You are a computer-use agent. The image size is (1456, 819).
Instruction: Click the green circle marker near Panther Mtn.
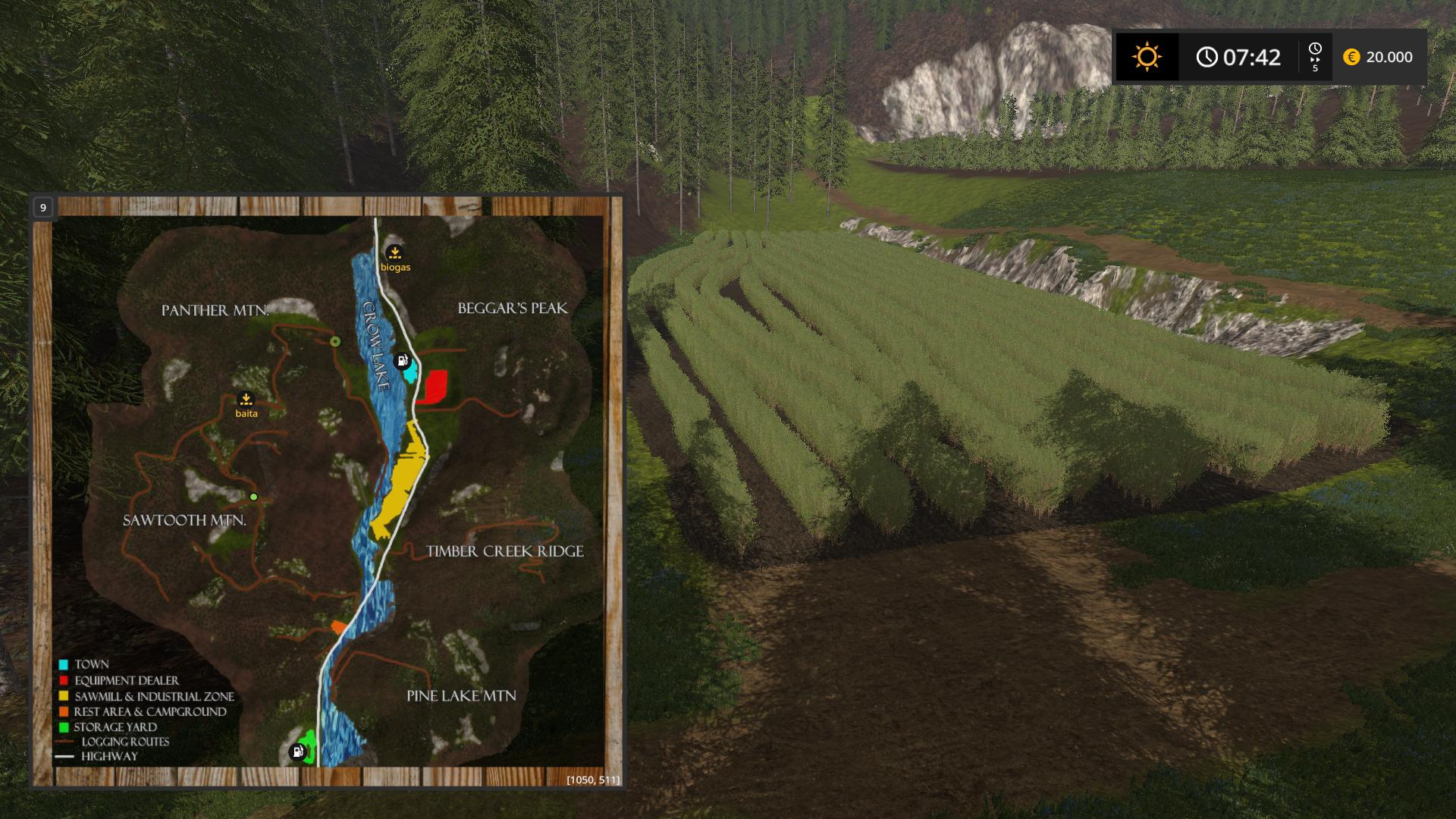pos(335,342)
